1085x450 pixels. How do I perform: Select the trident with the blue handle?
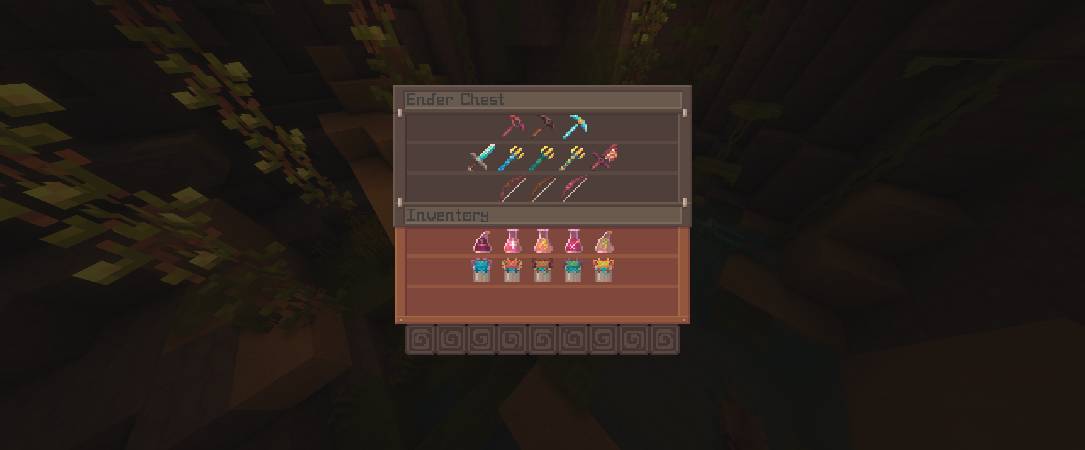(512, 158)
